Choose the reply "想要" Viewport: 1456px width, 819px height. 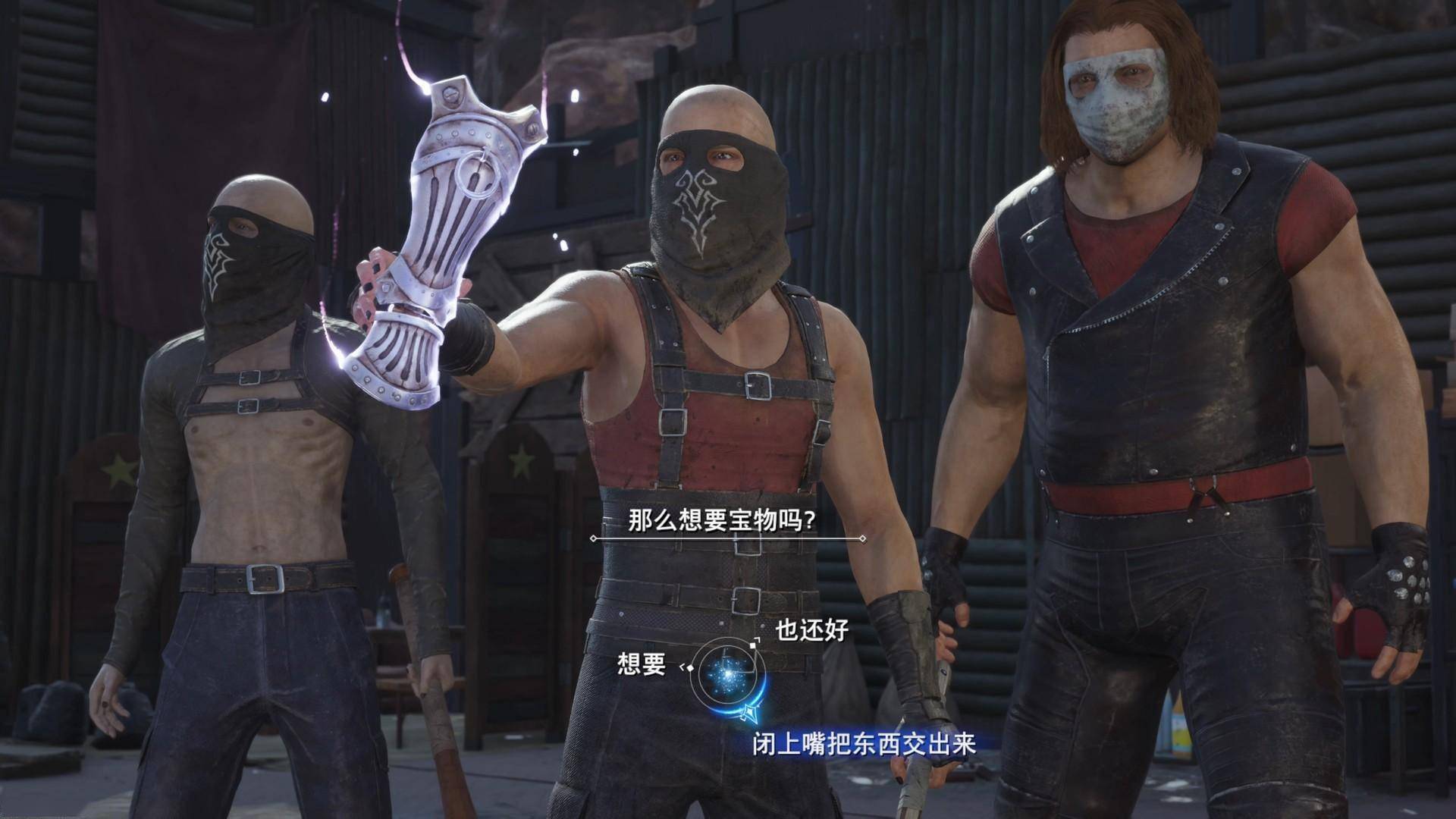[642, 664]
